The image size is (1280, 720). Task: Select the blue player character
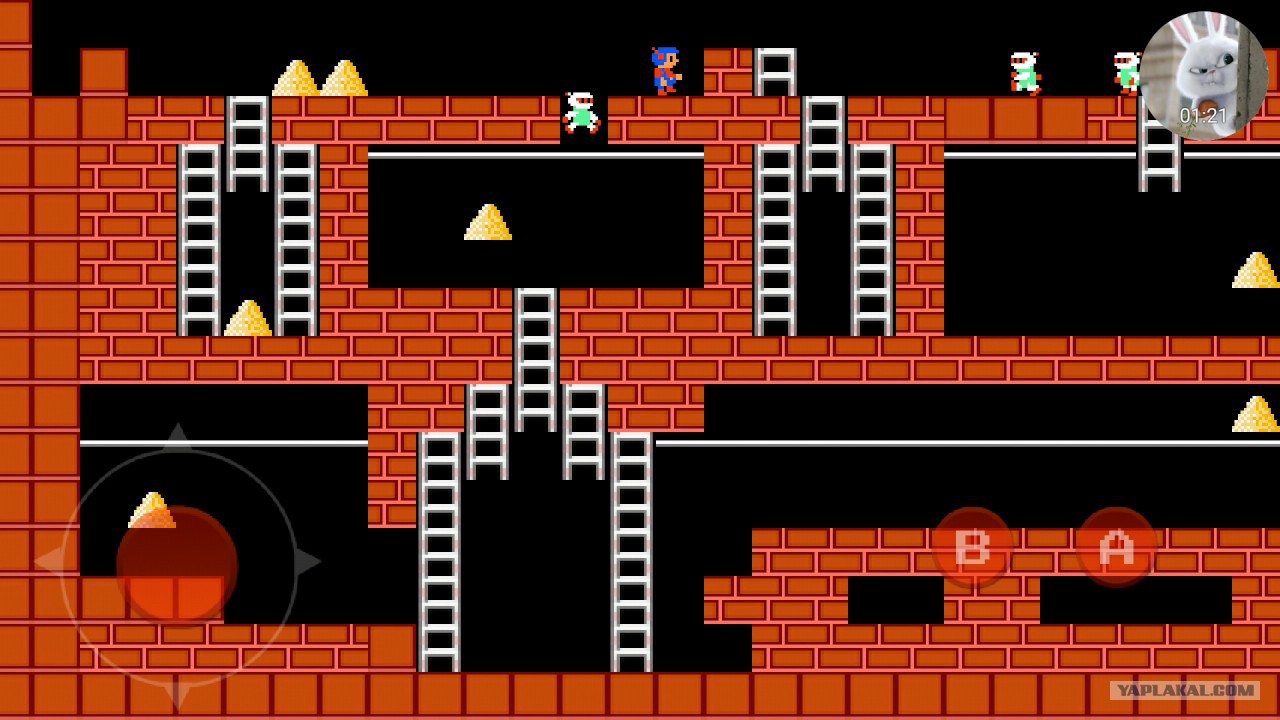point(663,70)
